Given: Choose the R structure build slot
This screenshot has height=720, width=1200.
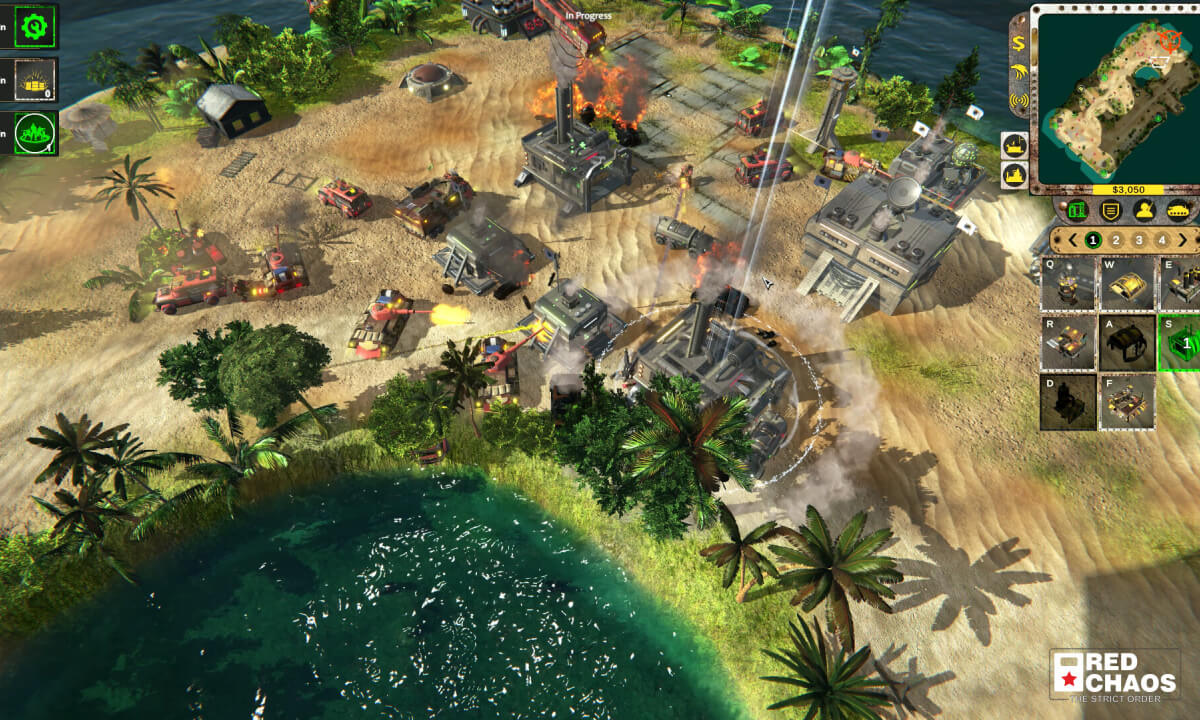Looking at the screenshot, I should click(1068, 343).
